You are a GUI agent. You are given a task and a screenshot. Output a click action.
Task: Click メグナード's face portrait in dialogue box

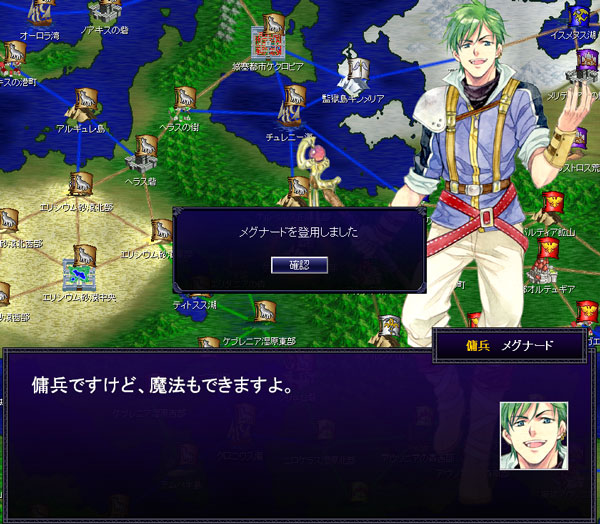click(533, 436)
